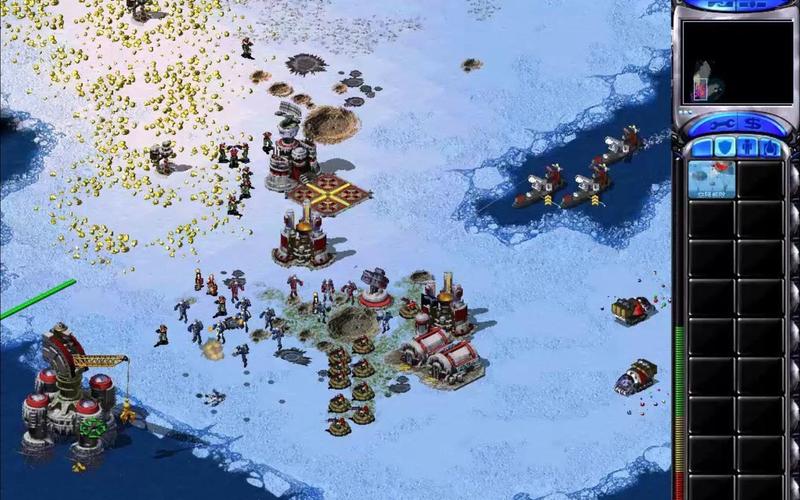
Task: Select the paratrooper cameo in the build queue
Action: (x=711, y=180)
